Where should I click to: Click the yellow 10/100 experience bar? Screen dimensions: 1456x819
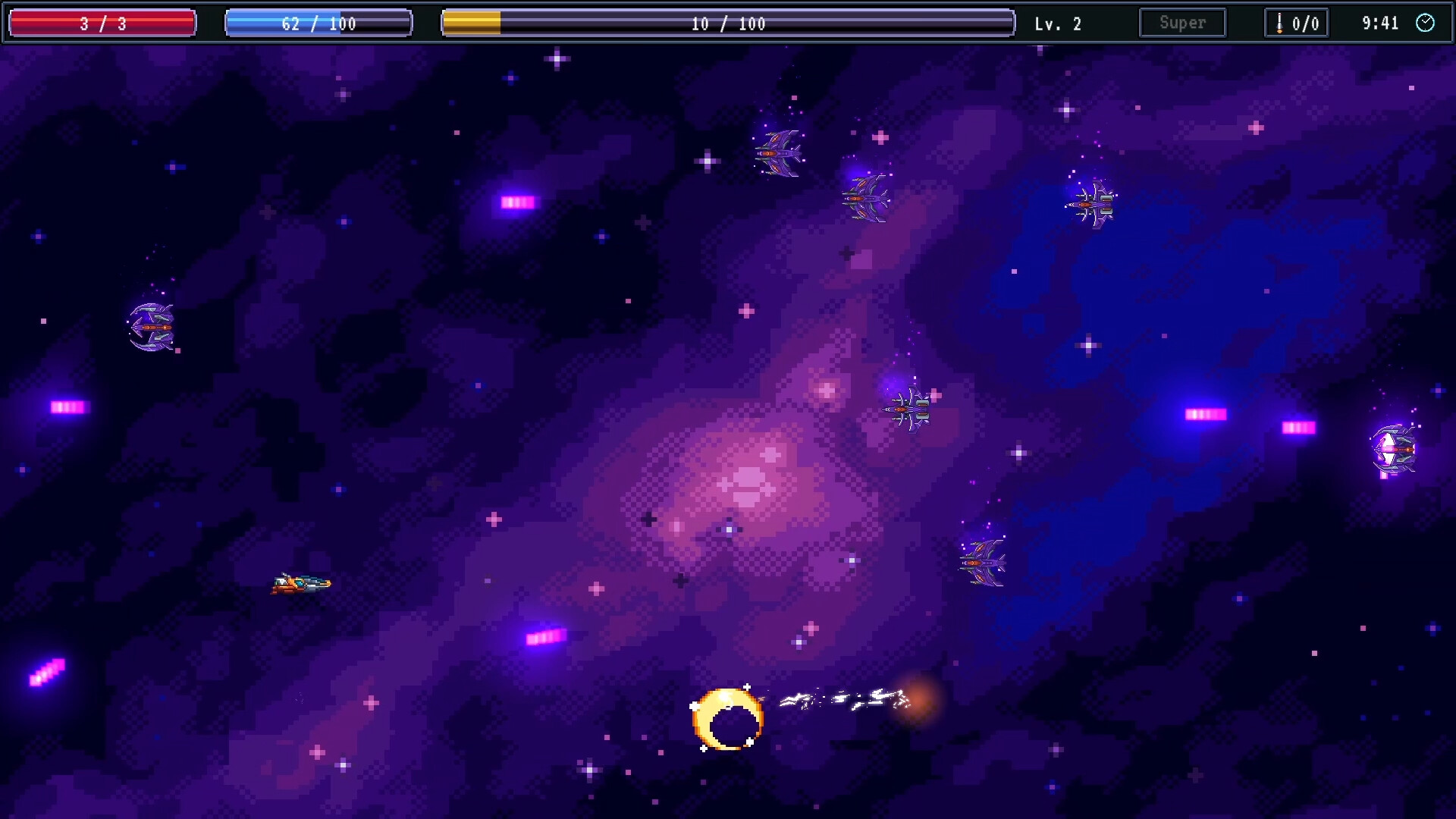726,23
